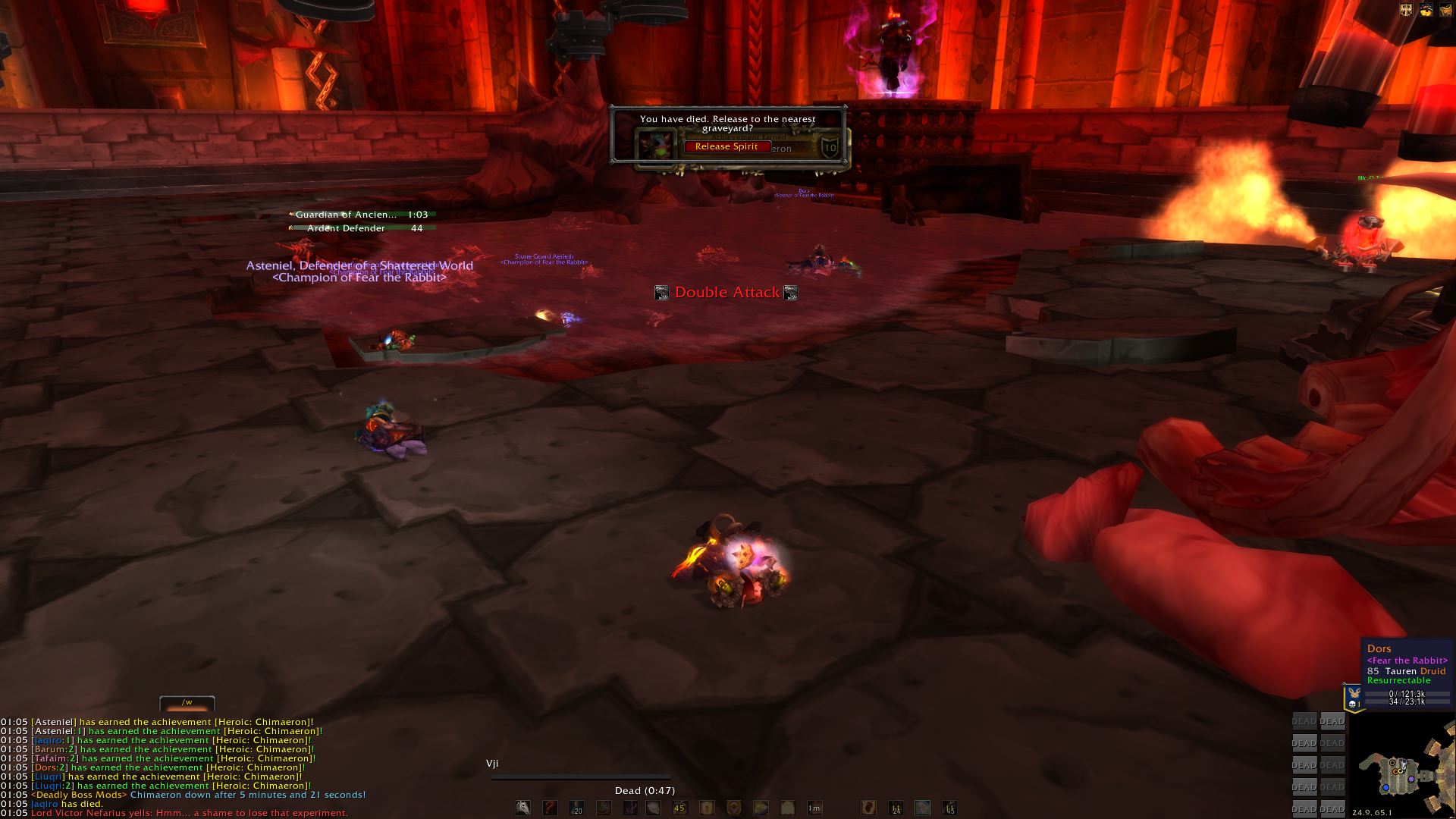This screenshot has width=1456, height=819.
Task: Activate the ability on 45 cooldown
Action: tap(679, 808)
